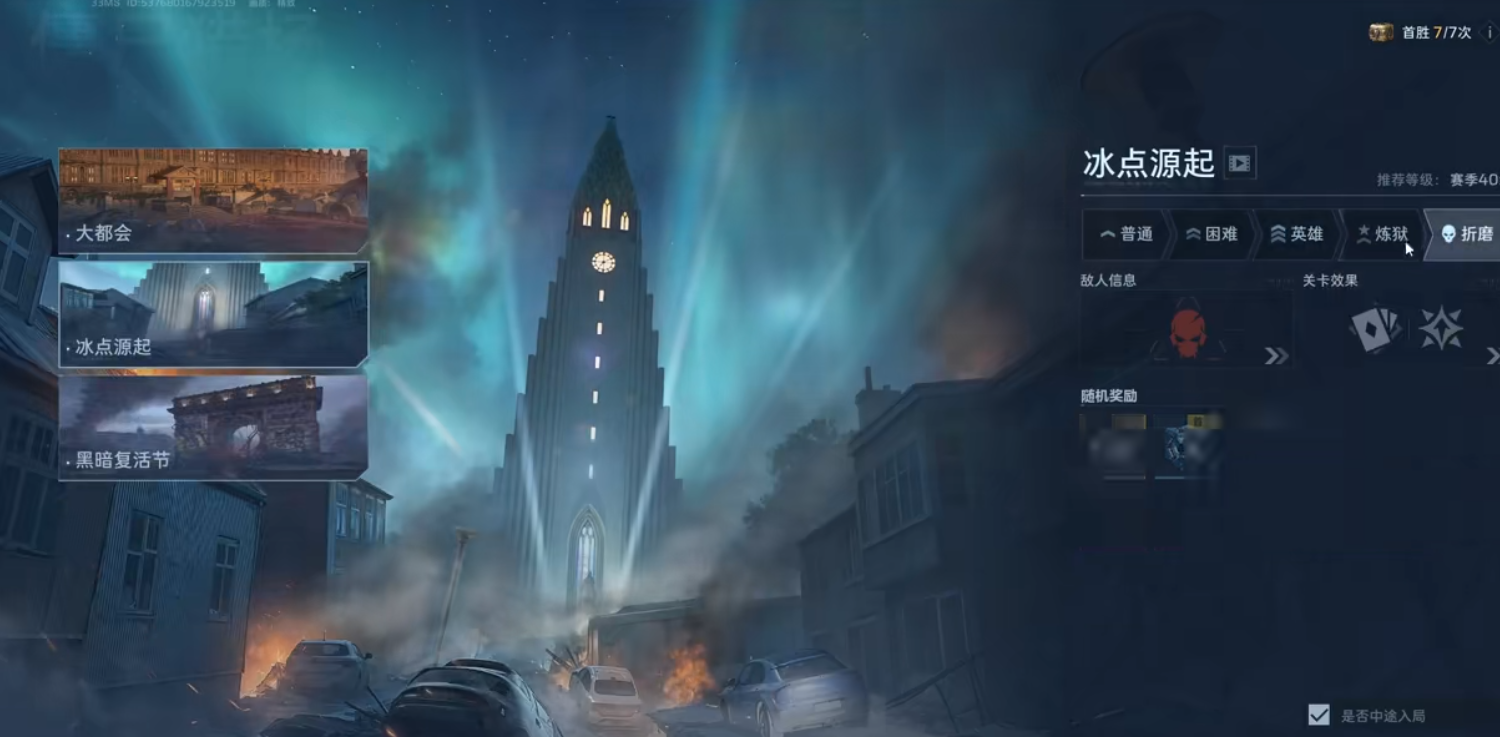
Task: Play the 冰点源起 preview video icon
Action: click(x=1240, y=163)
